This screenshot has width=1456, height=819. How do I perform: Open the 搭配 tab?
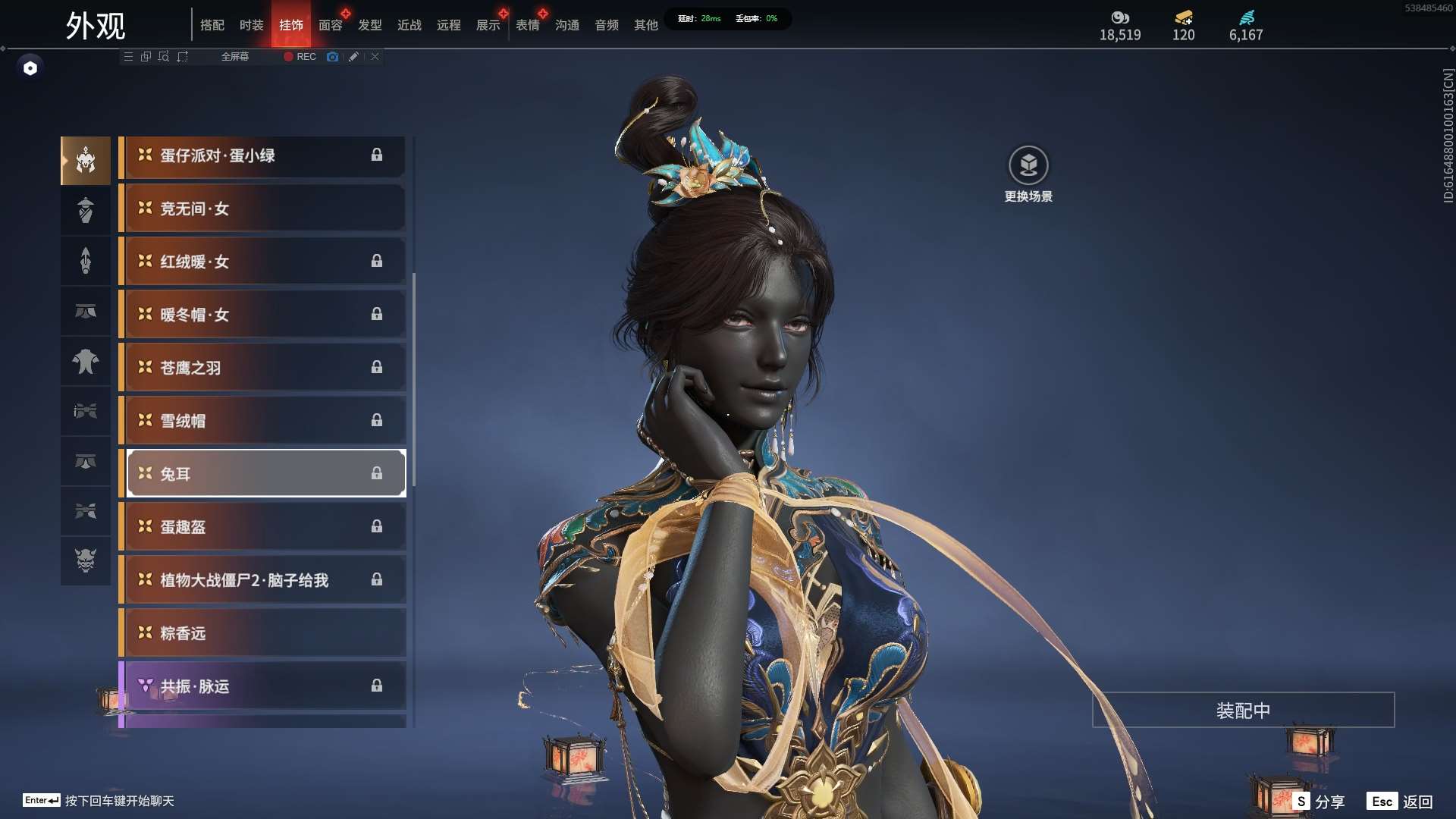(x=212, y=25)
